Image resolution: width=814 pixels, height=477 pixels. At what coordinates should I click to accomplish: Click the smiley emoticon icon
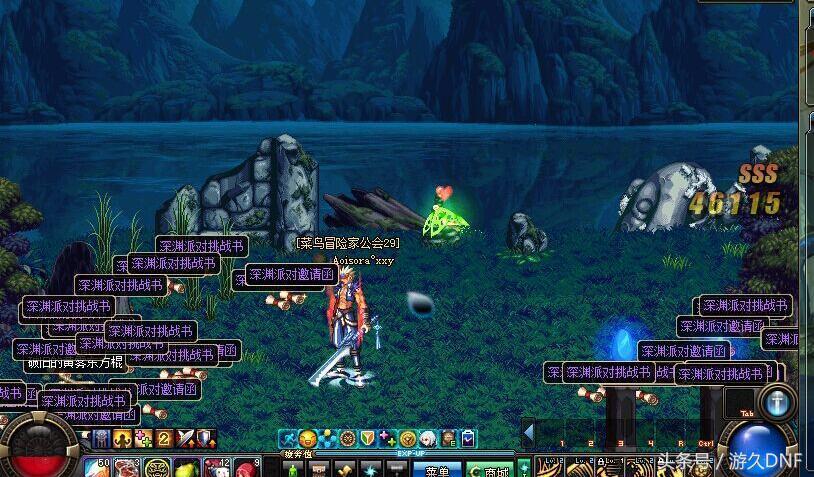point(308,438)
